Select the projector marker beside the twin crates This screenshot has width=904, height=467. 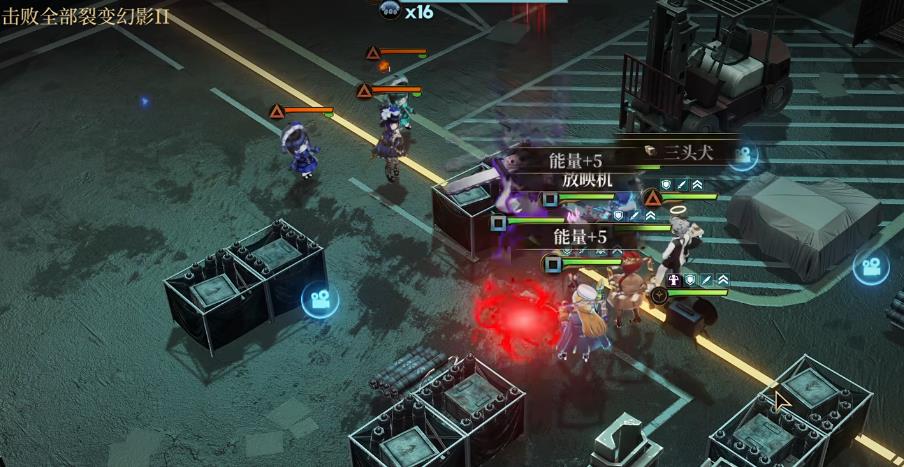320,299
